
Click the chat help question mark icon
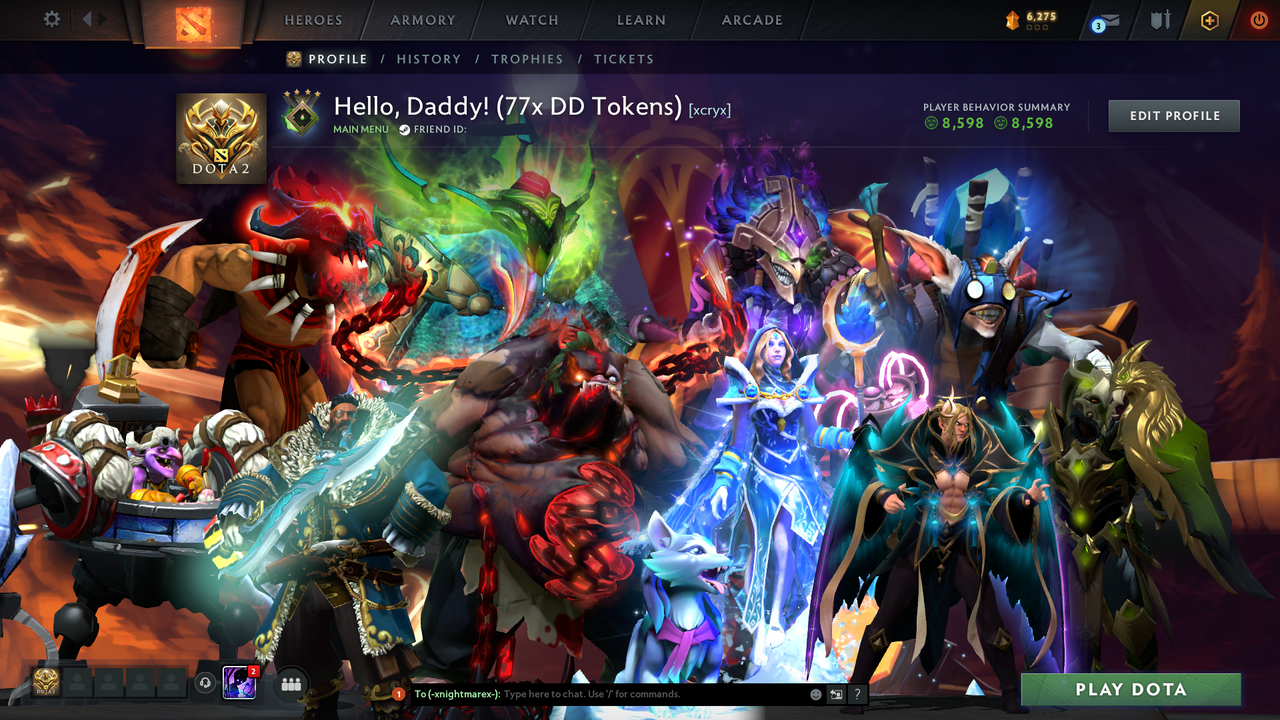[856, 693]
